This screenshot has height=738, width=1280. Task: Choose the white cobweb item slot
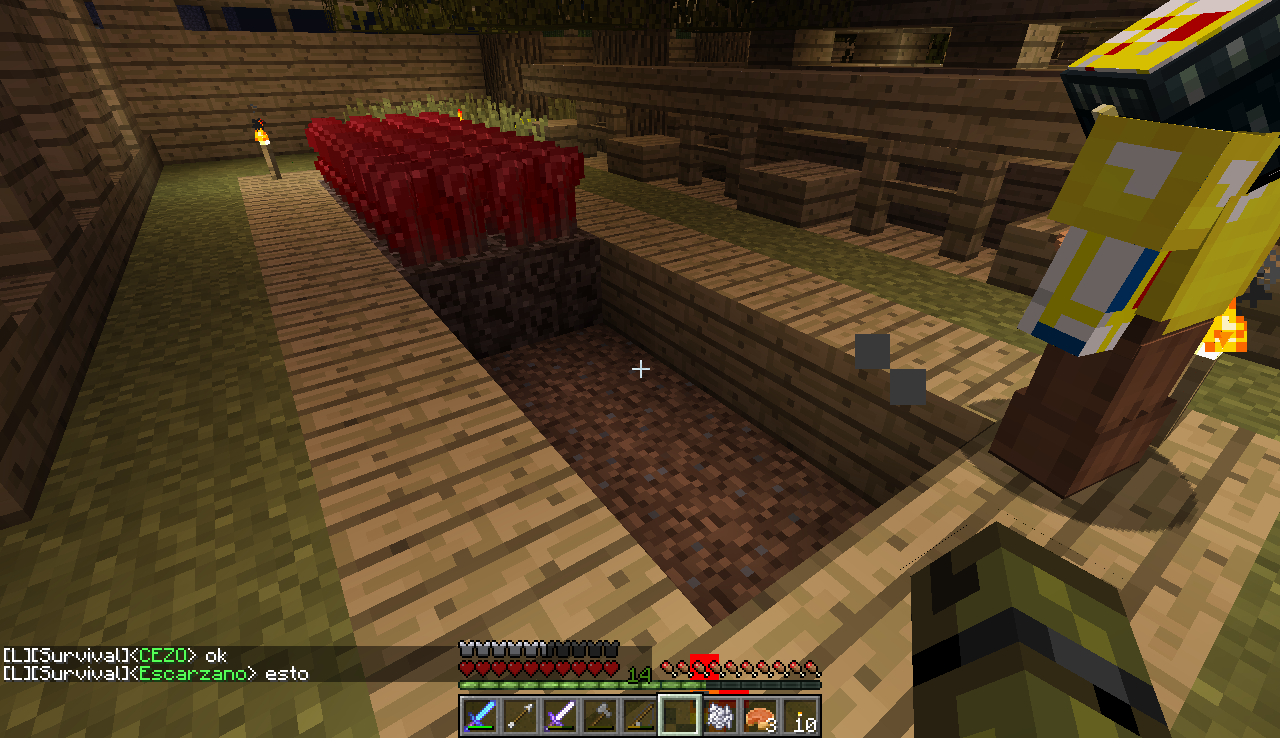[720, 716]
